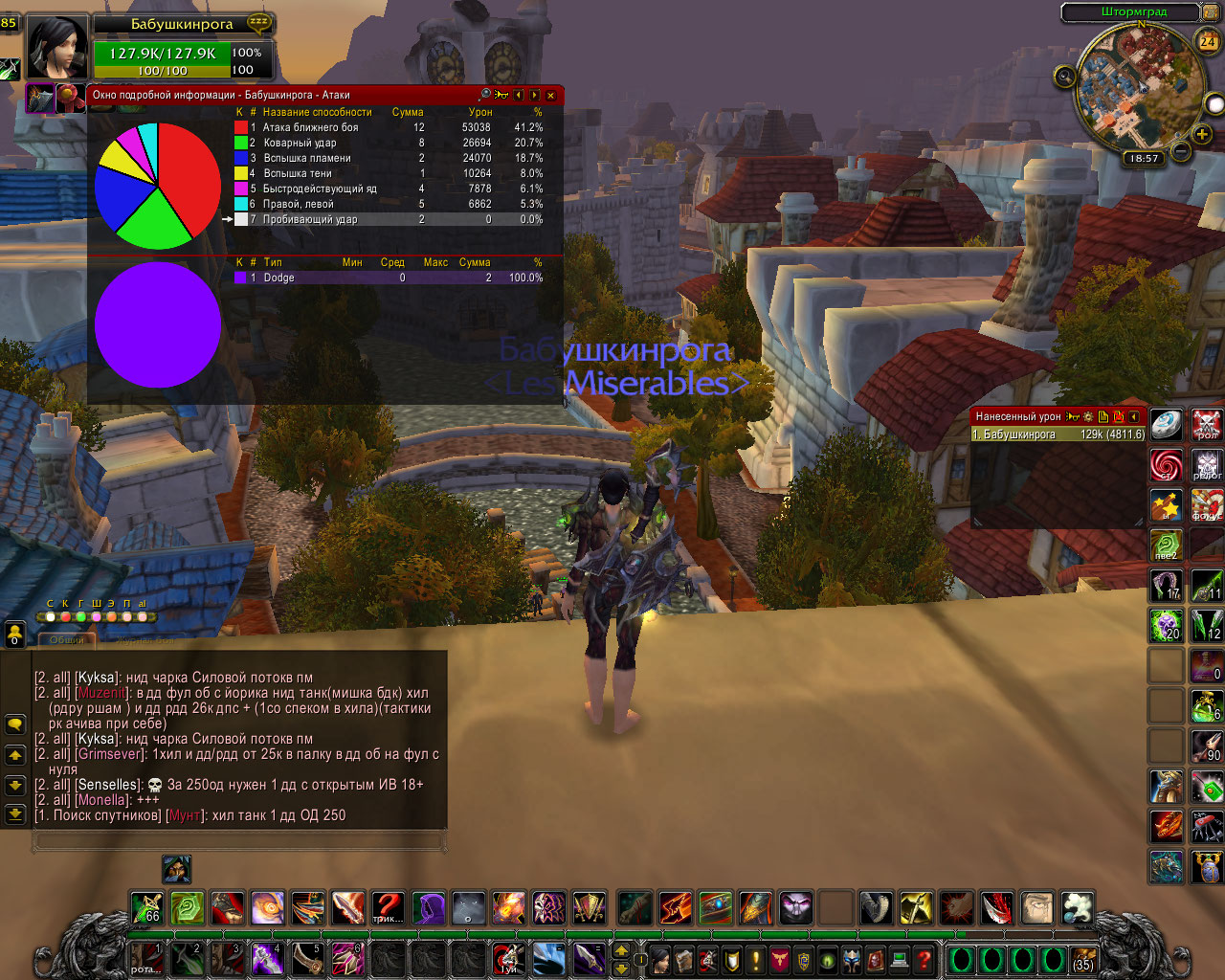
Task: Open the damage meter gear settings
Action: pos(1088,417)
